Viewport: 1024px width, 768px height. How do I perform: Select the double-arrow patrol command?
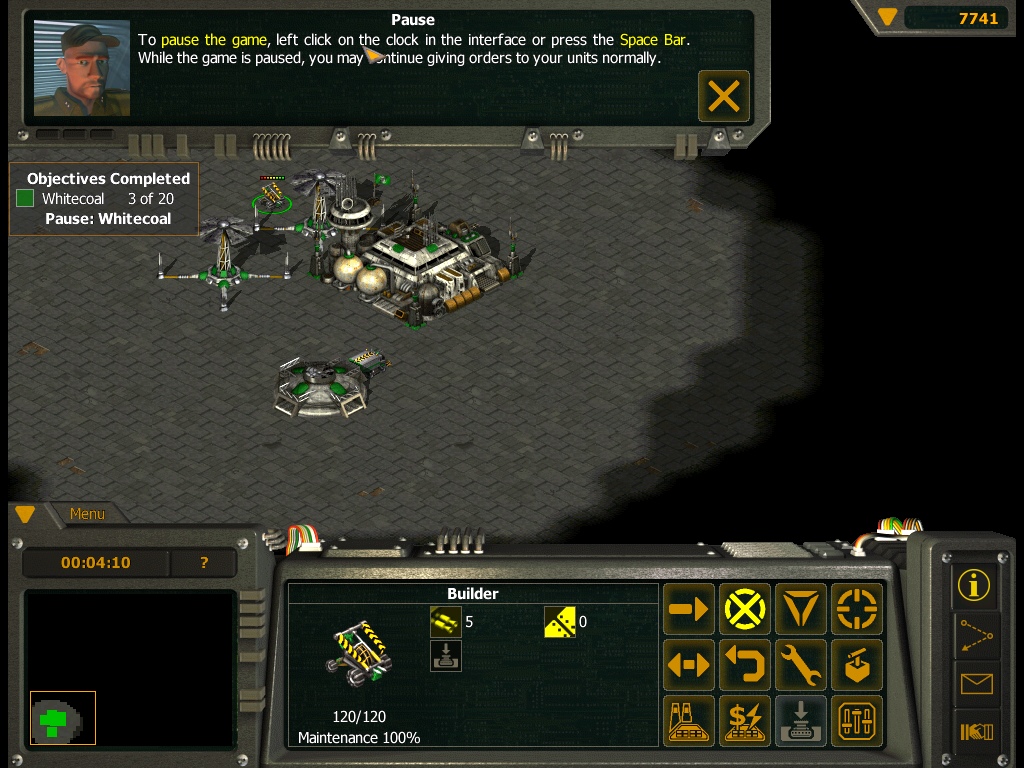click(689, 665)
